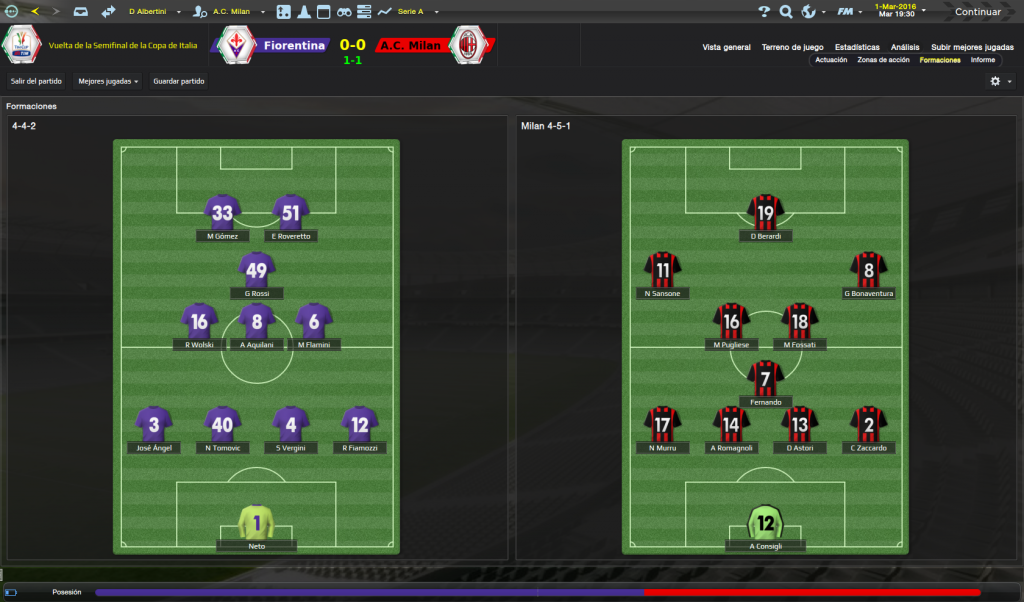
Task: Open Subir mejores jugadas
Action: (971, 47)
